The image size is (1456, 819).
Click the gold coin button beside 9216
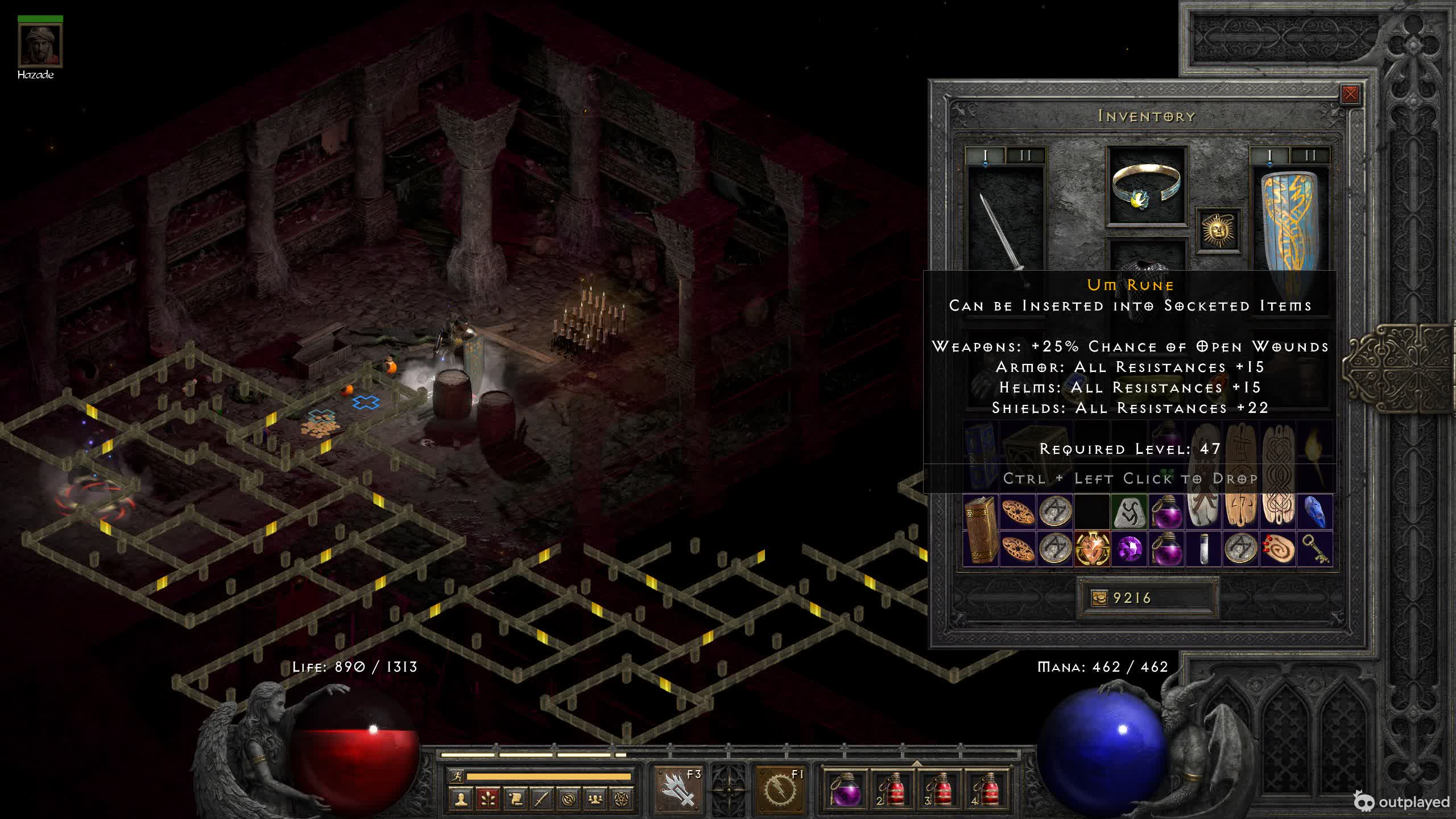[1099, 598]
